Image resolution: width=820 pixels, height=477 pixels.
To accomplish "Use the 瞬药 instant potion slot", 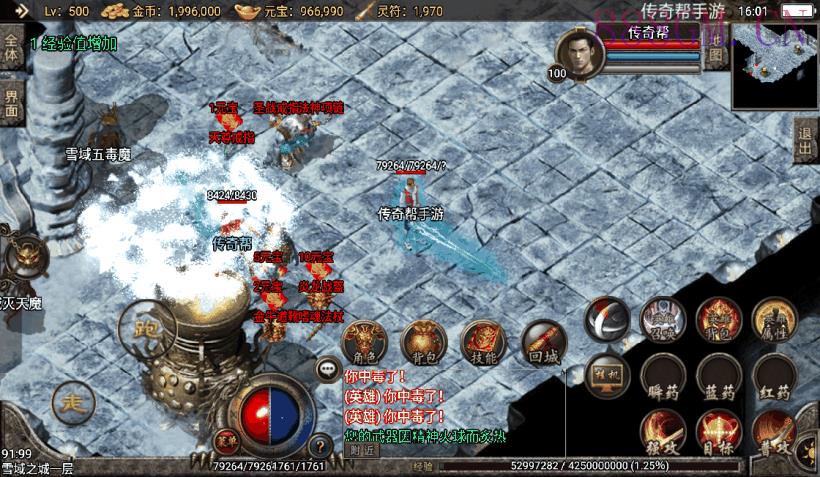I will click(662, 378).
